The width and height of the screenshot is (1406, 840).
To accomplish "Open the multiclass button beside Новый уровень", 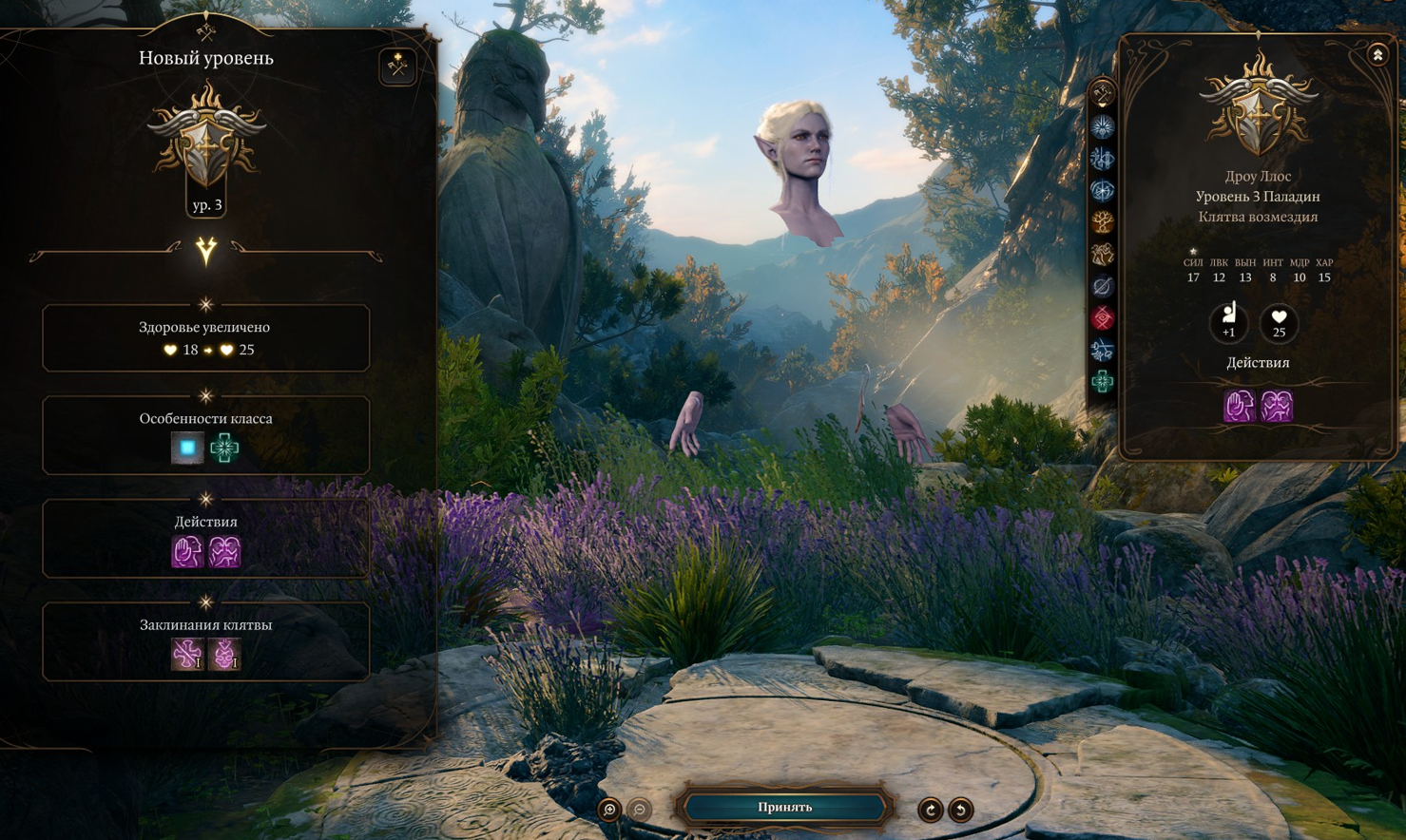I will 397,66.
